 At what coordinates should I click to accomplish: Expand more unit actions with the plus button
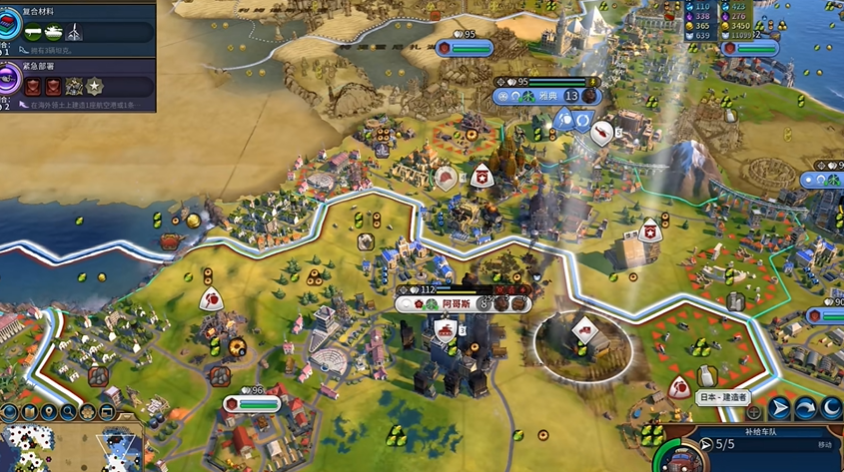click(x=754, y=411)
